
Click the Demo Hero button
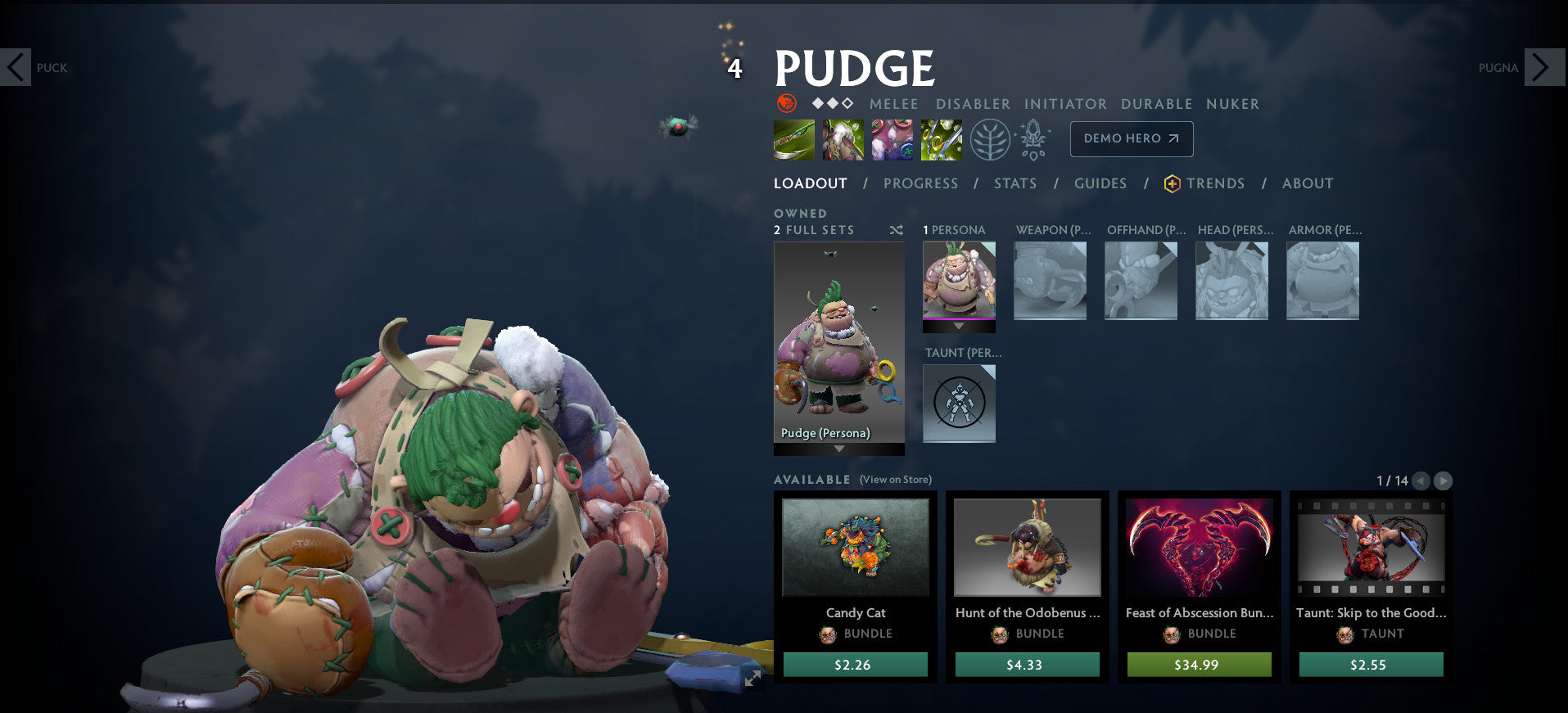click(x=1131, y=139)
